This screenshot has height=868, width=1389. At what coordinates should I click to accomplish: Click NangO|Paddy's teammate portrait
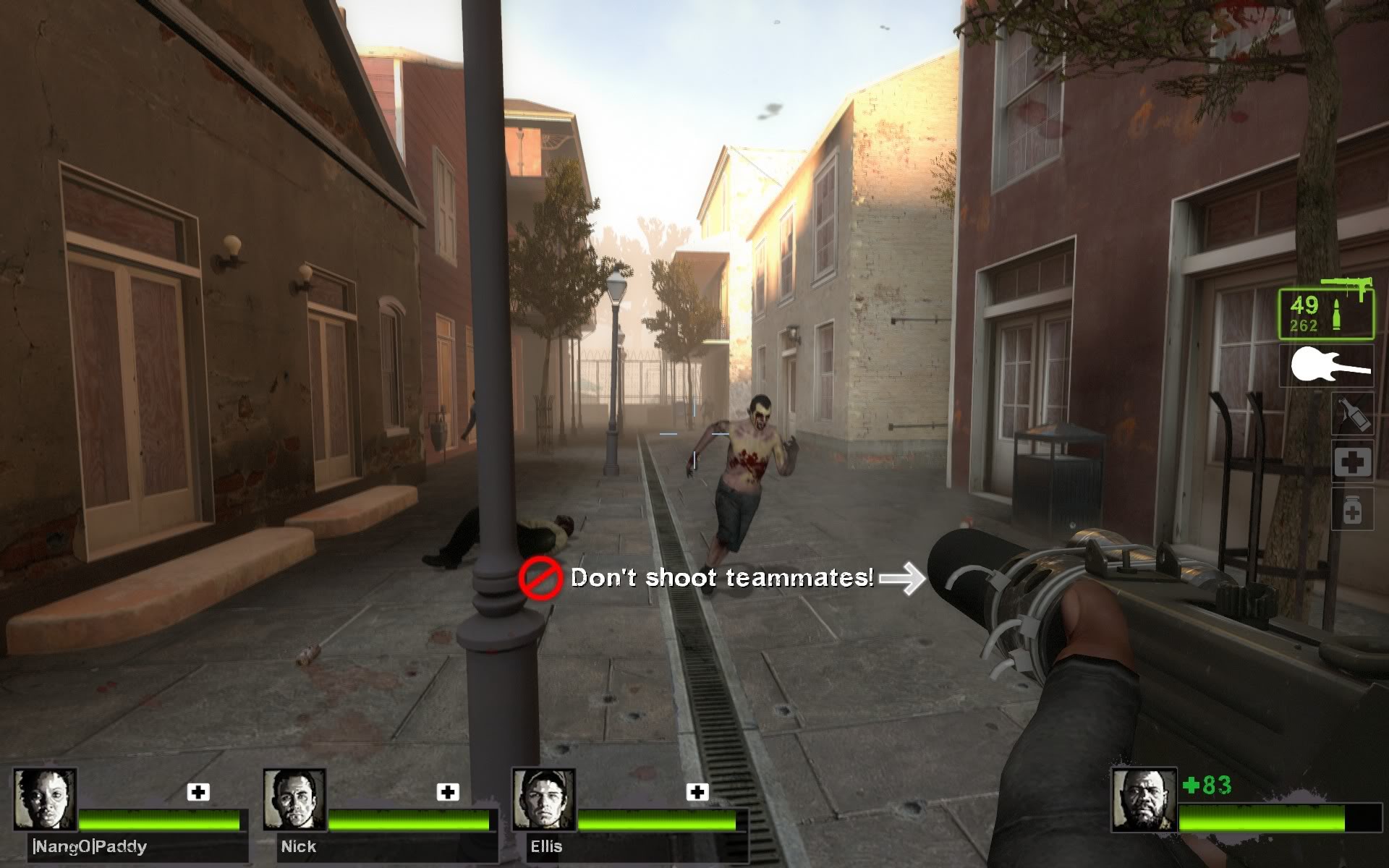coord(46,799)
